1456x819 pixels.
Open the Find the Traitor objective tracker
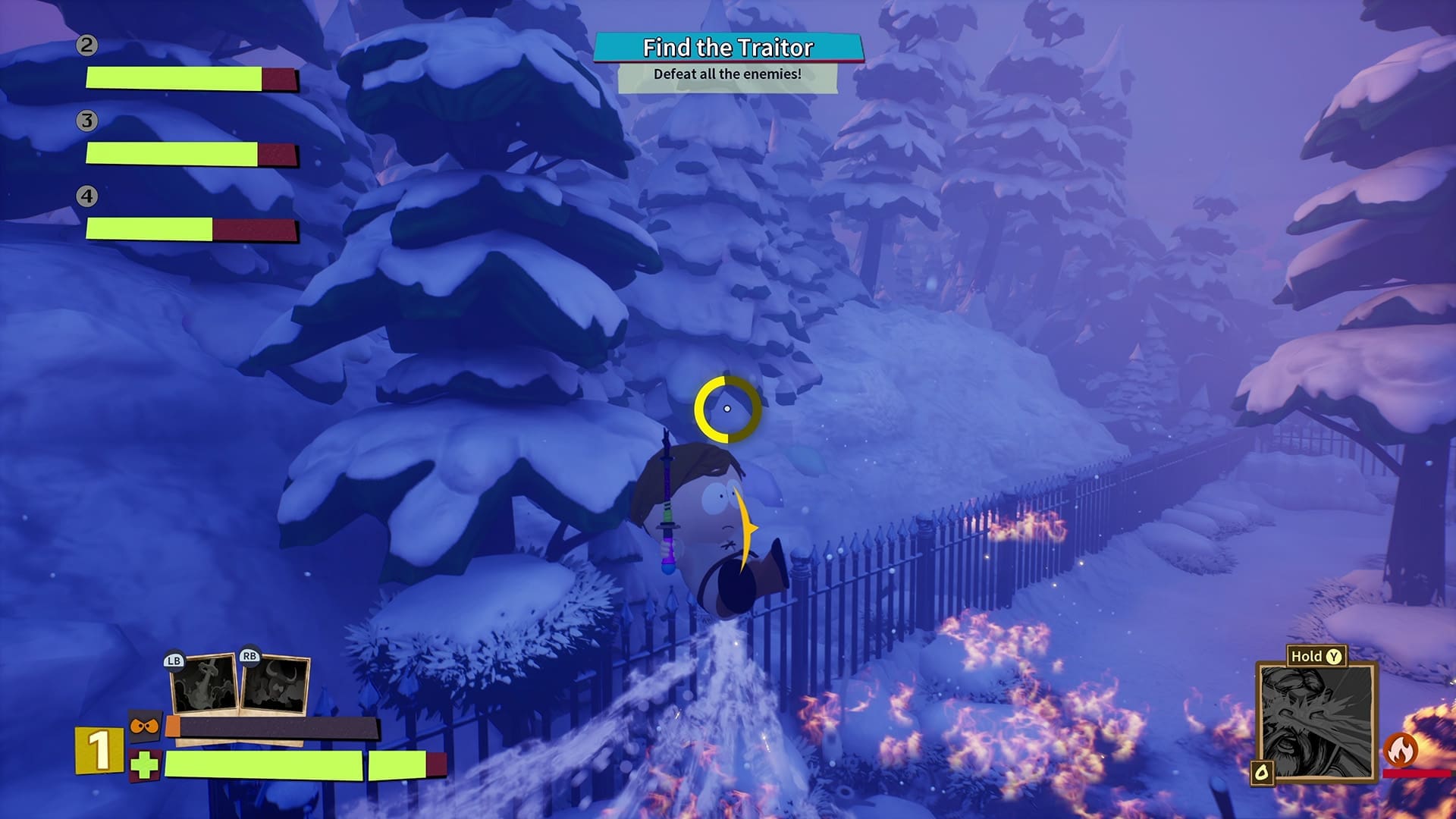point(728,49)
